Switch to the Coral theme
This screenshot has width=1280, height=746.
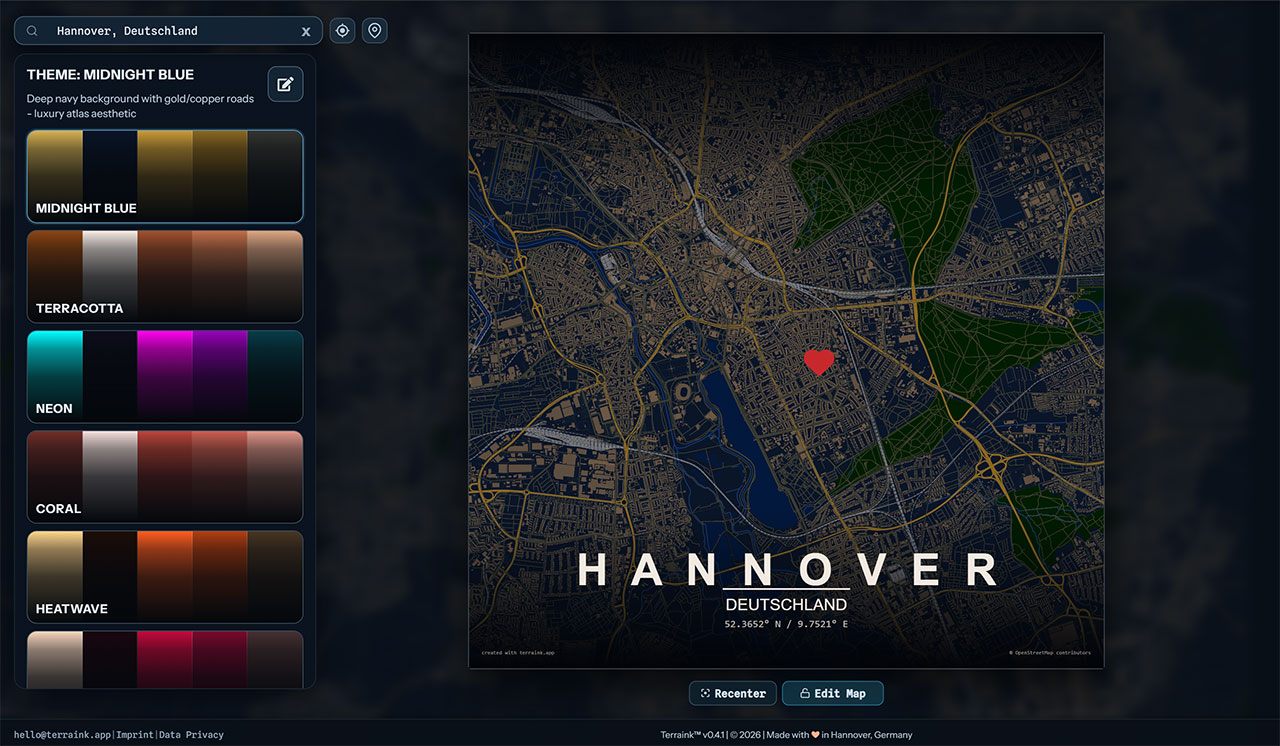165,476
